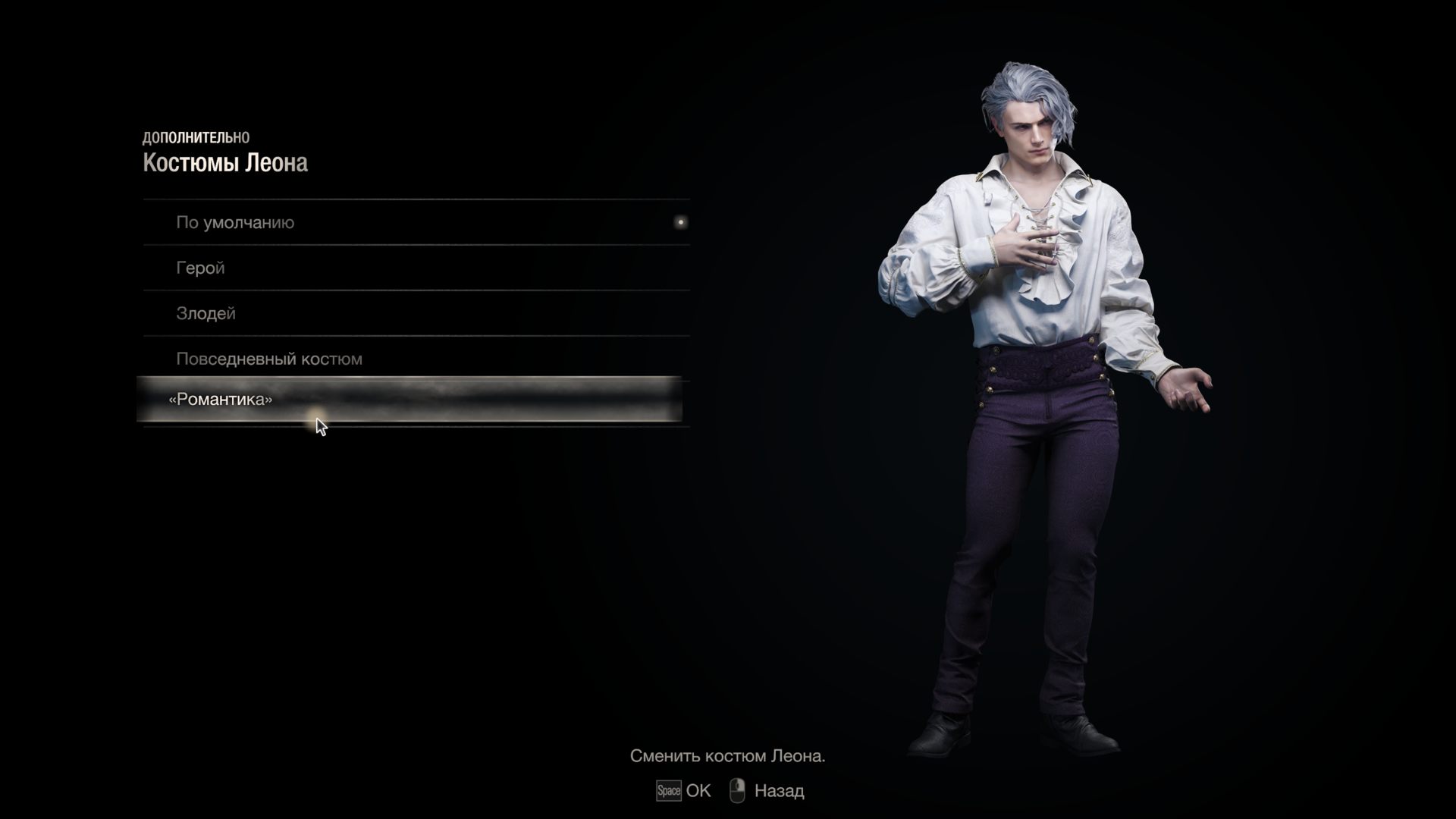
Task: Select «Повседневный костюм» from the list
Action: (269, 359)
